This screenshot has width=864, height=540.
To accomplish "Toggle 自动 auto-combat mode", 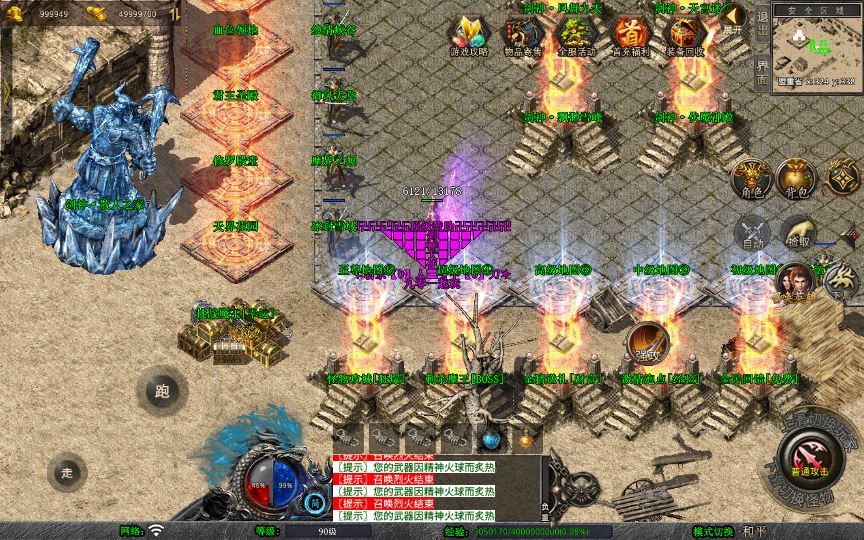I will [x=753, y=234].
